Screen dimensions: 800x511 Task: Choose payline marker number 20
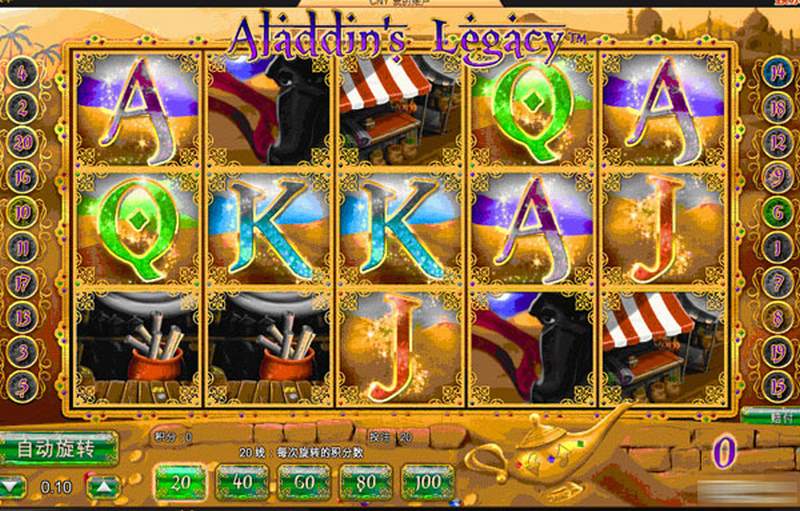tap(22, 142)
